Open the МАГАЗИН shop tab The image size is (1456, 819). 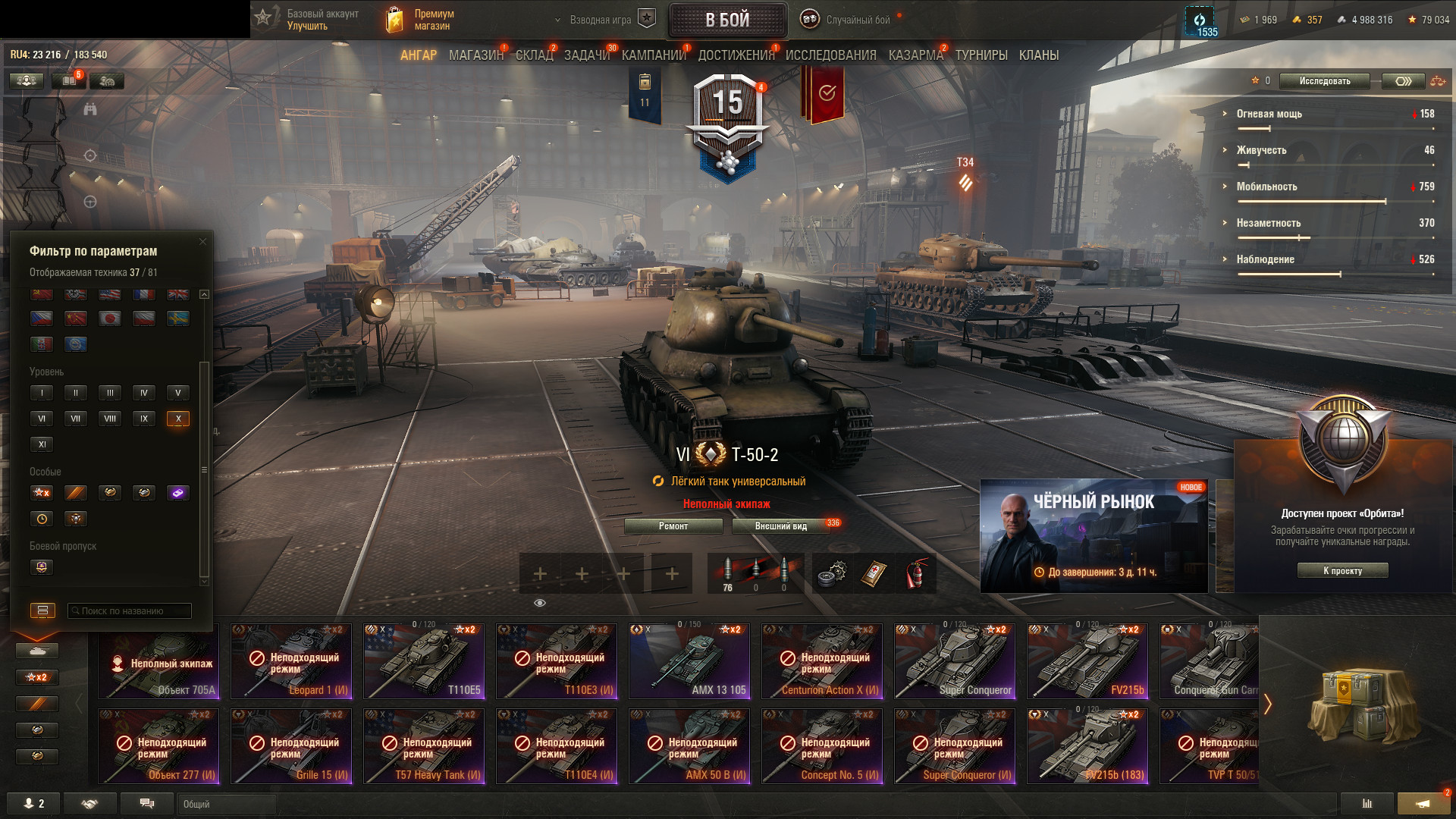[475, 55]
